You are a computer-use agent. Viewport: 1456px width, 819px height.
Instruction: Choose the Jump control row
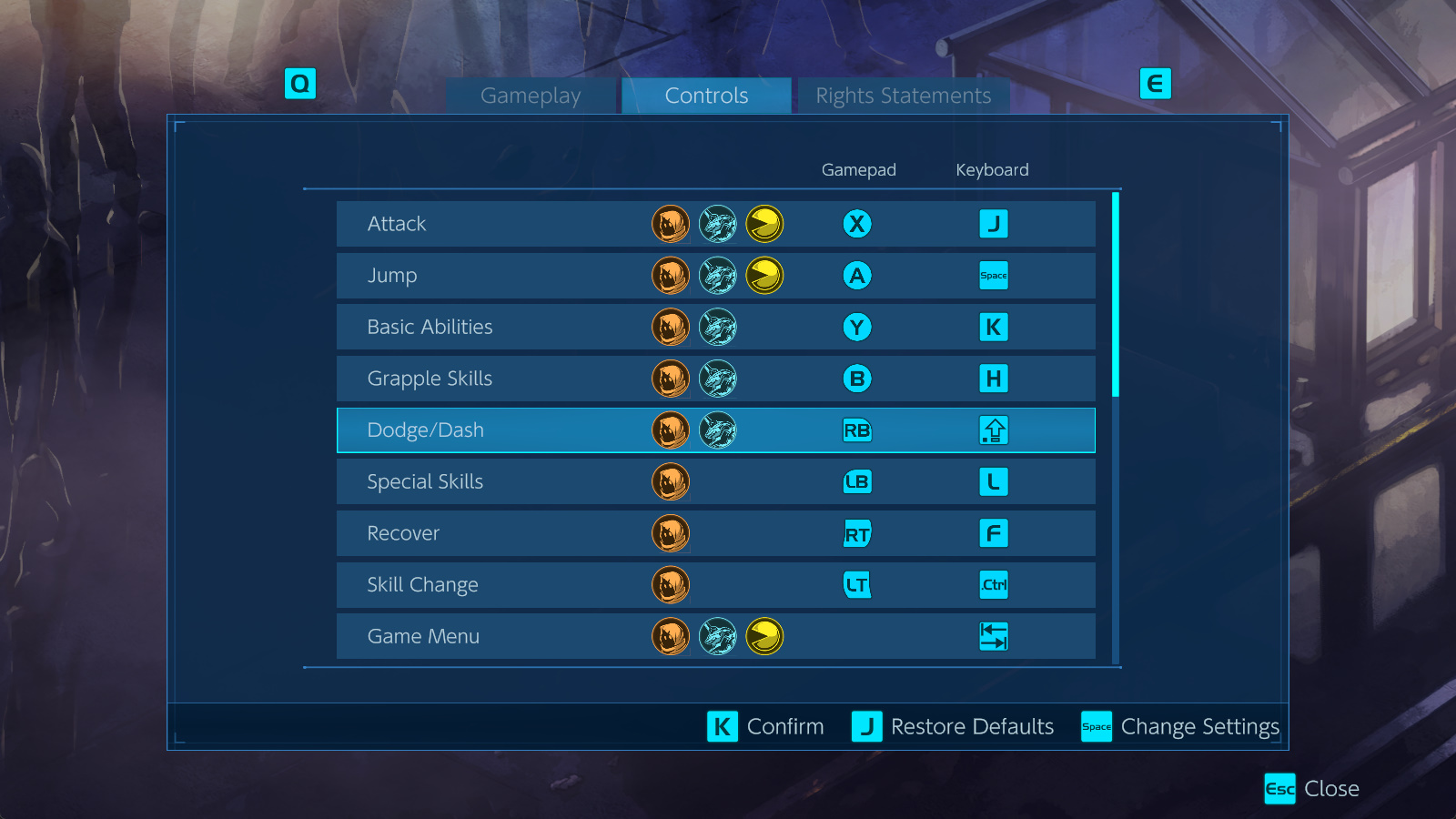pos(715,276)
